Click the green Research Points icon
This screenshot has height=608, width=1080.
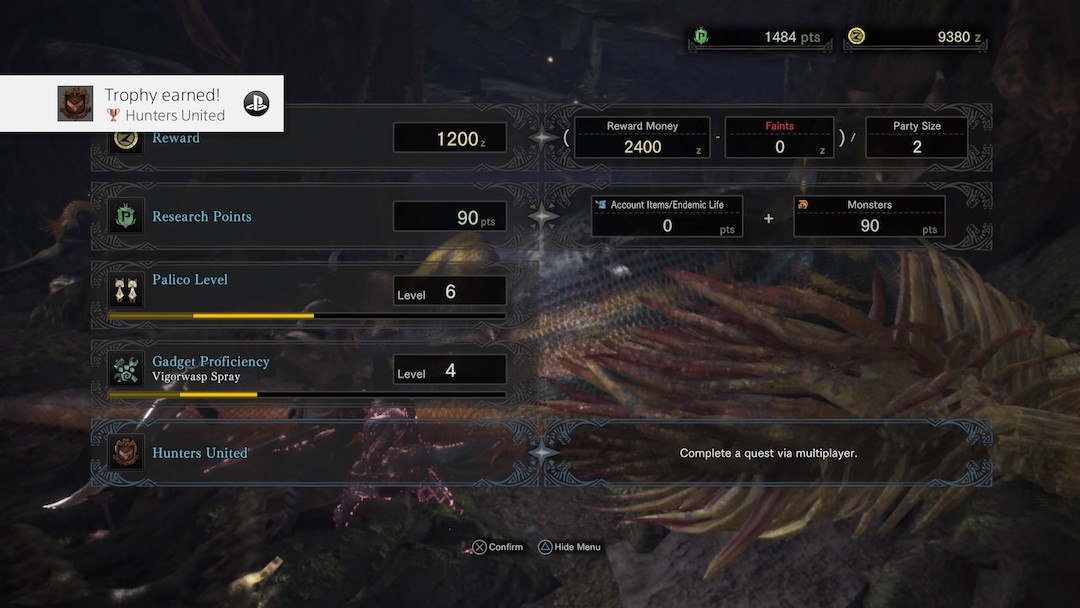[126, 216]
